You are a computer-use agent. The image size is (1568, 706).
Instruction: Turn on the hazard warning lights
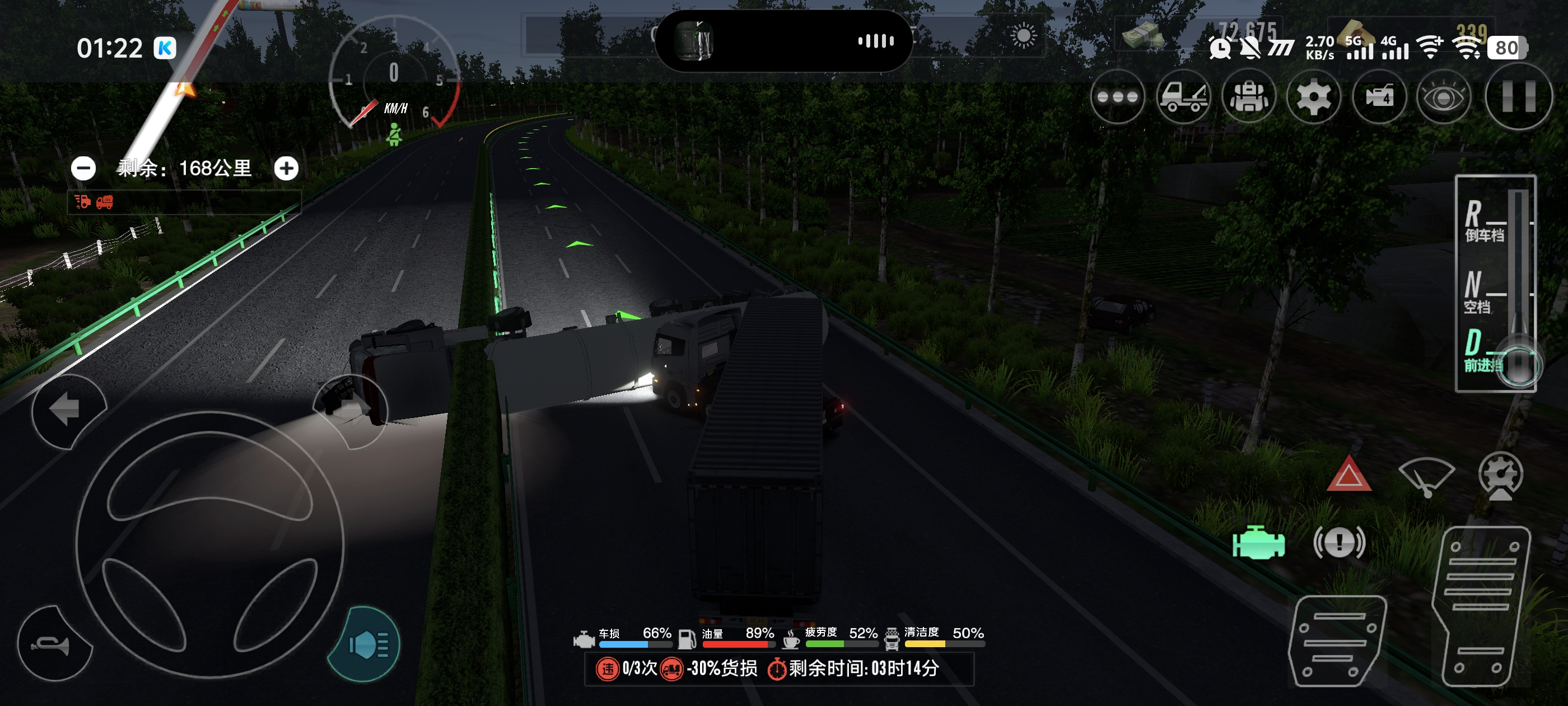[1349, 475]
